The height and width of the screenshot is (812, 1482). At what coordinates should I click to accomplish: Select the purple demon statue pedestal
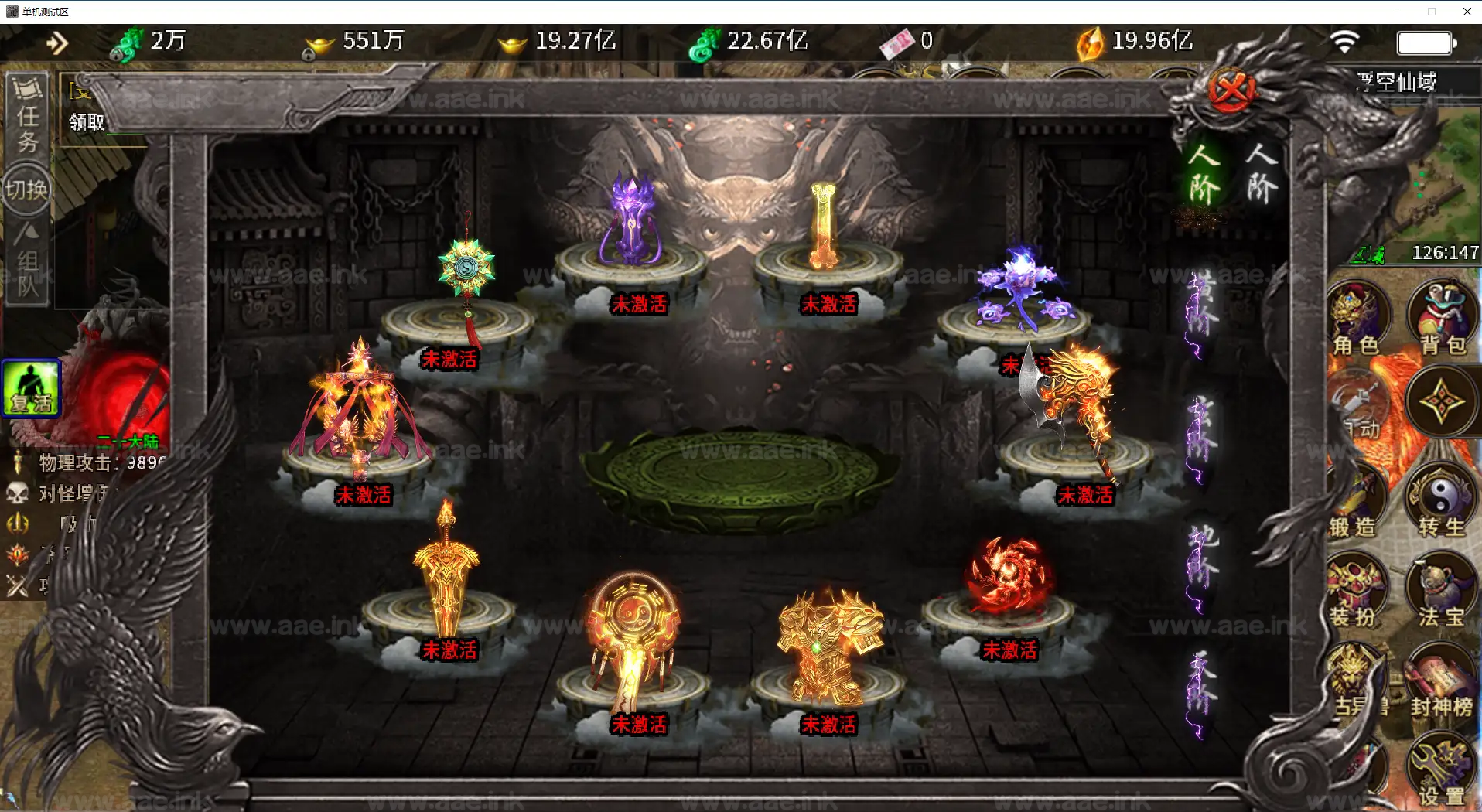tap(633, 224)
